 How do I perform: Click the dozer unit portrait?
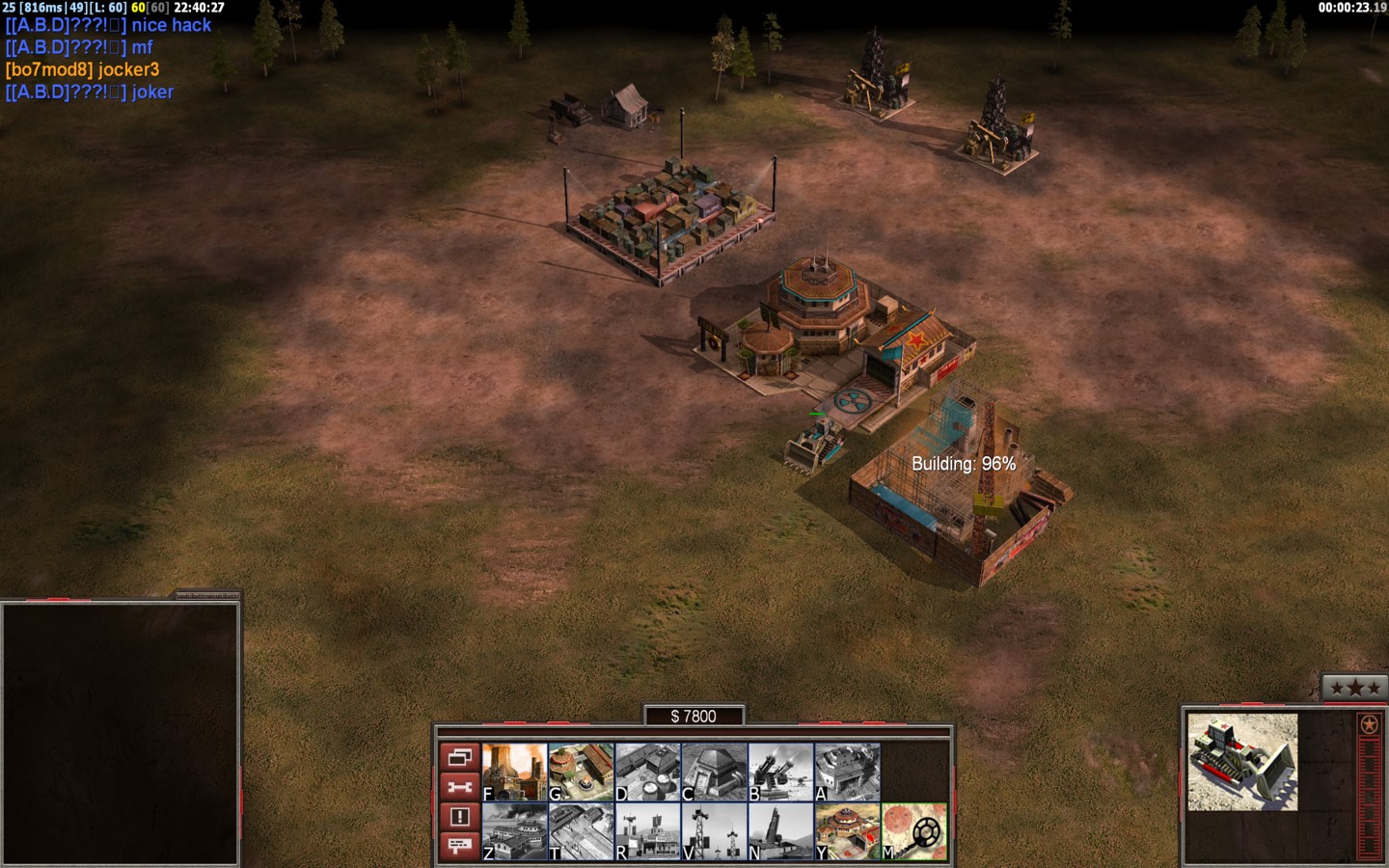click(1242, 762)
